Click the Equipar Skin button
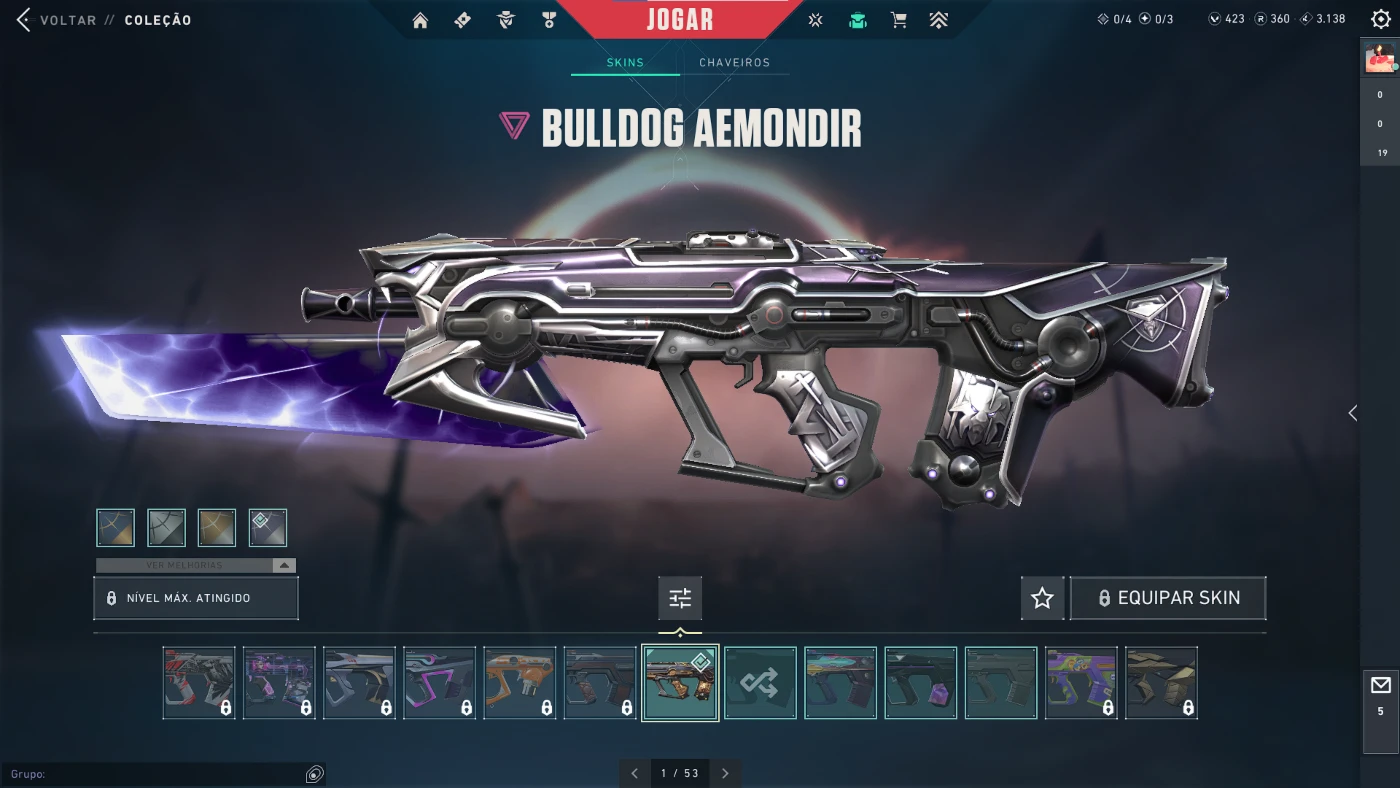Screen dimensions: 1400x788 (x=1168, y=598)
